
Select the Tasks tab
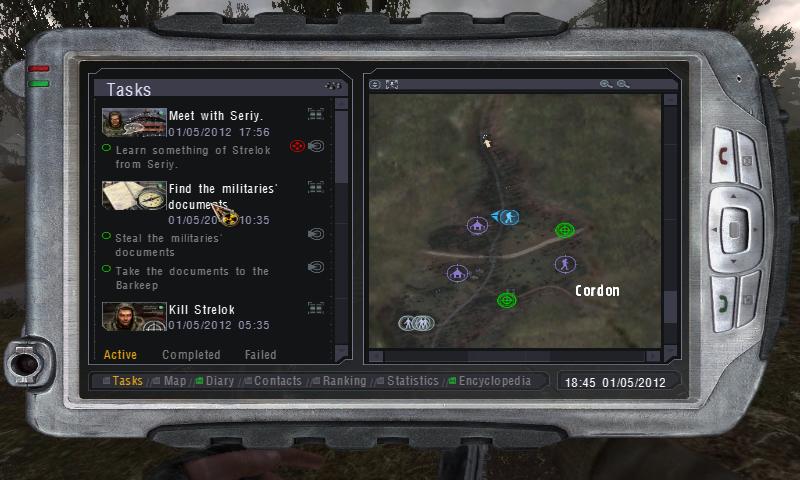(127, 381)
